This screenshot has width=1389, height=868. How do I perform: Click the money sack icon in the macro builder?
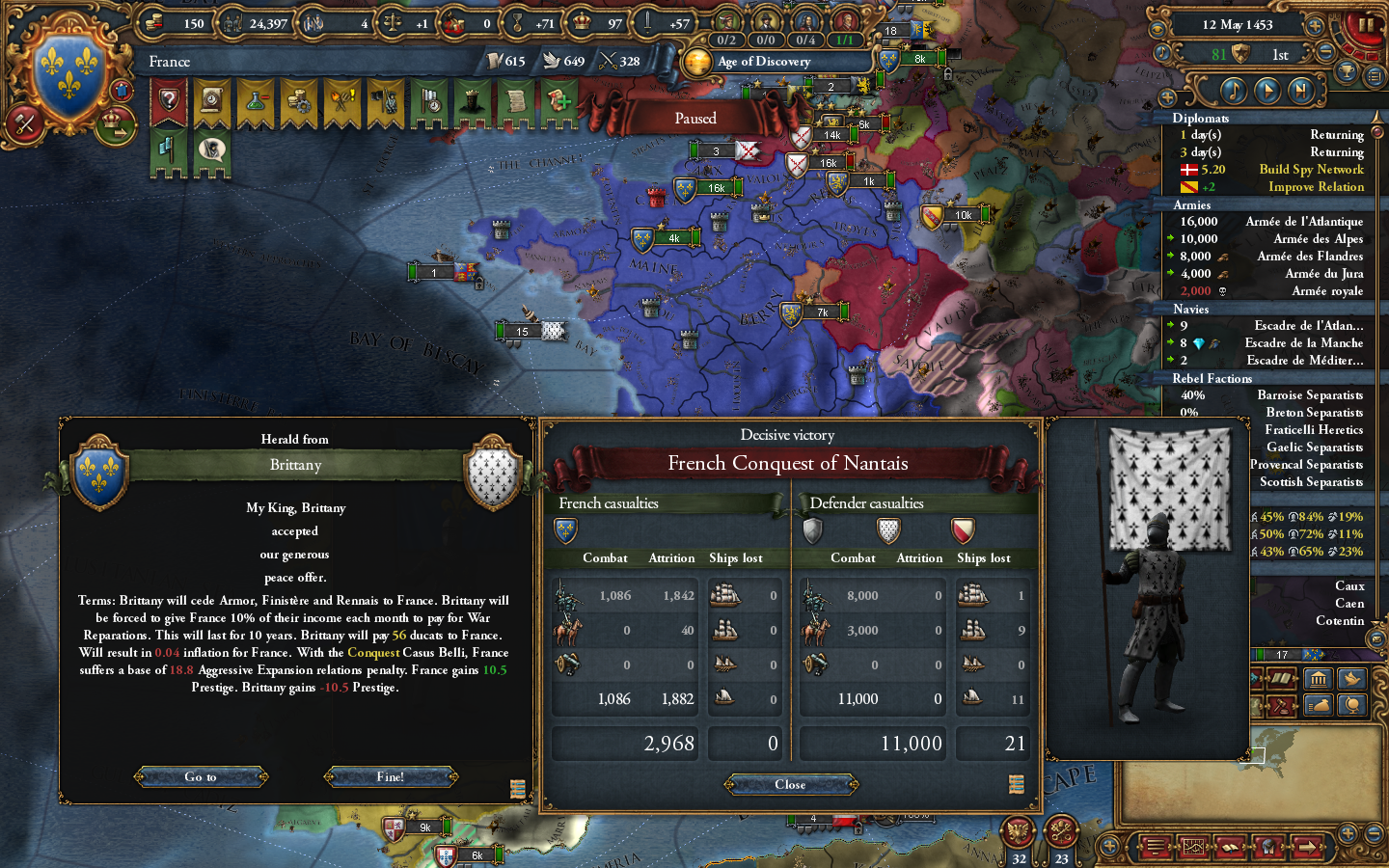(1319, 705)
